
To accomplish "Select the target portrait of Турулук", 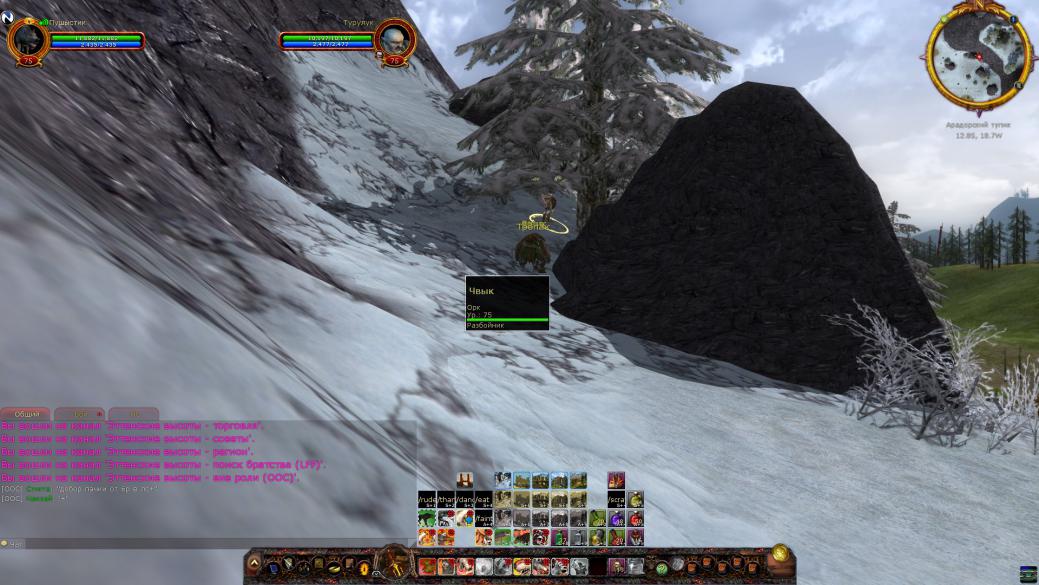I will 394,41.
